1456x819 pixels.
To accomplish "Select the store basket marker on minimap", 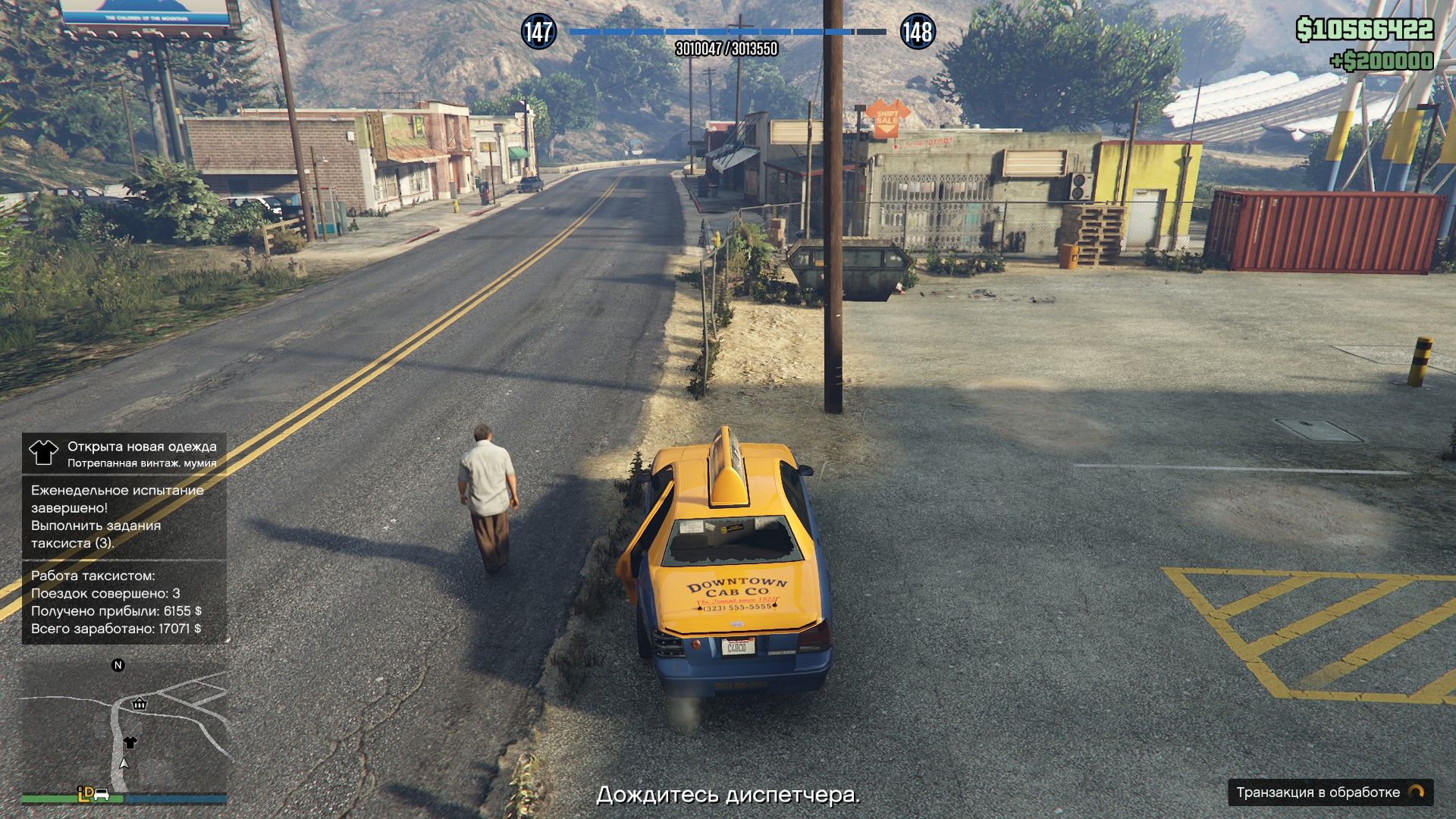I will point(139,704).
